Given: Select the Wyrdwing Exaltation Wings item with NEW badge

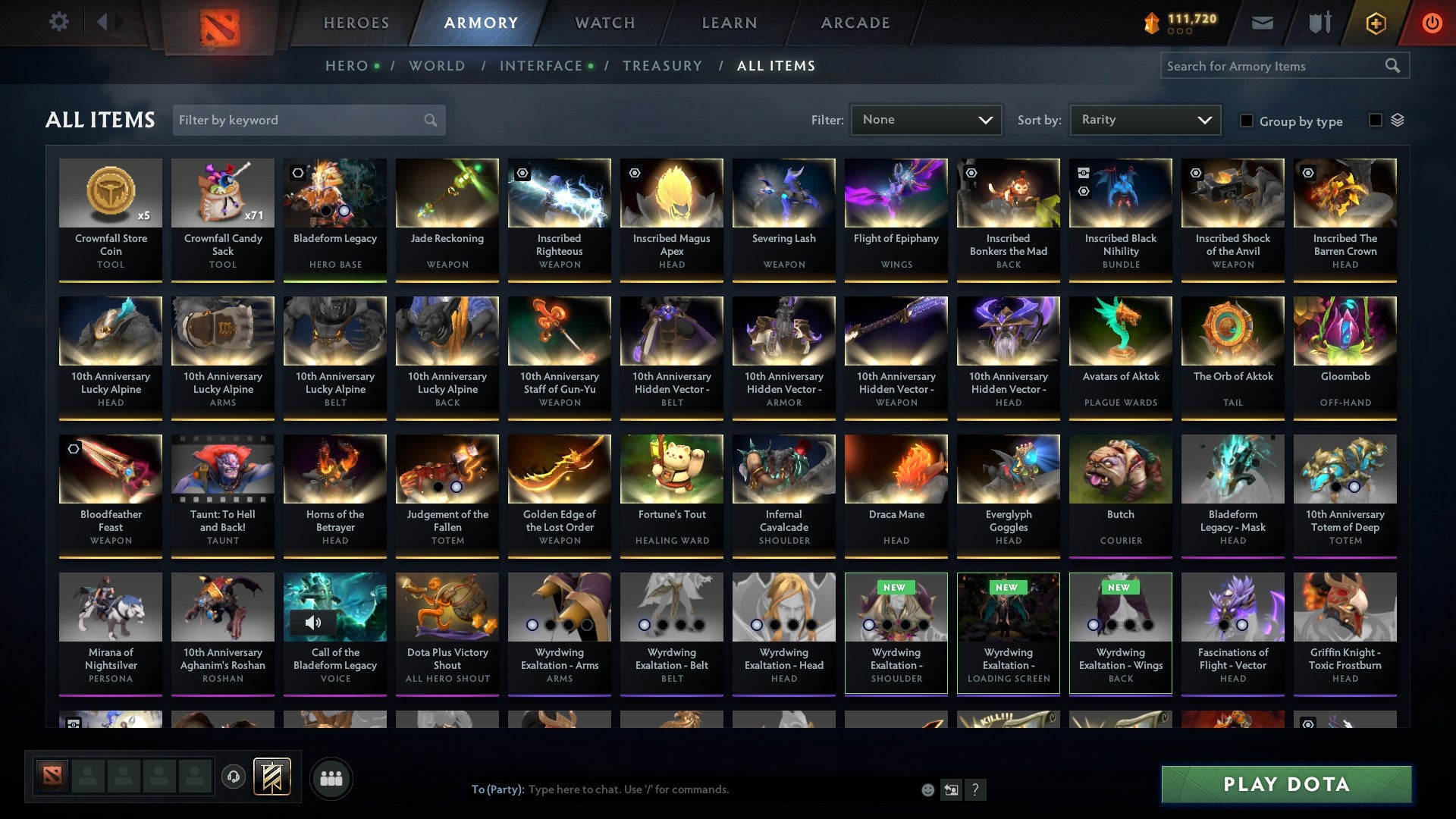Looking at the screenshot, I should pyautogui.click(x=1120, y=633).
